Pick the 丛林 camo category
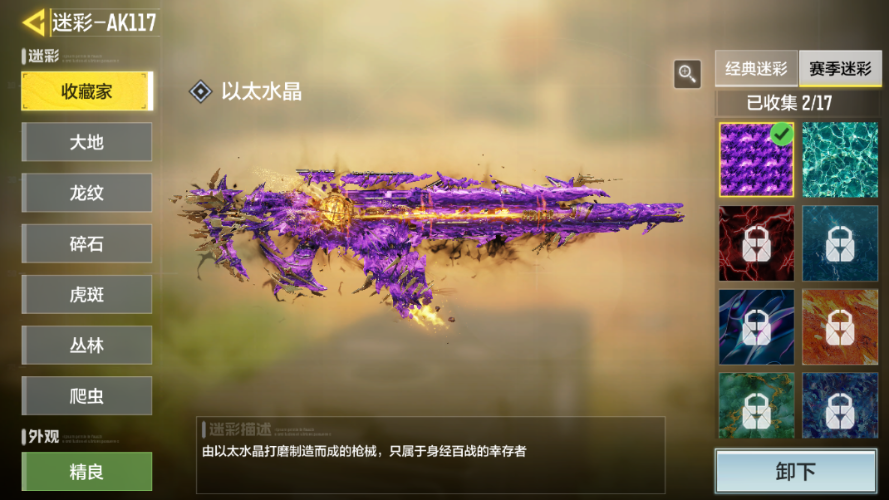 point(87,345)
